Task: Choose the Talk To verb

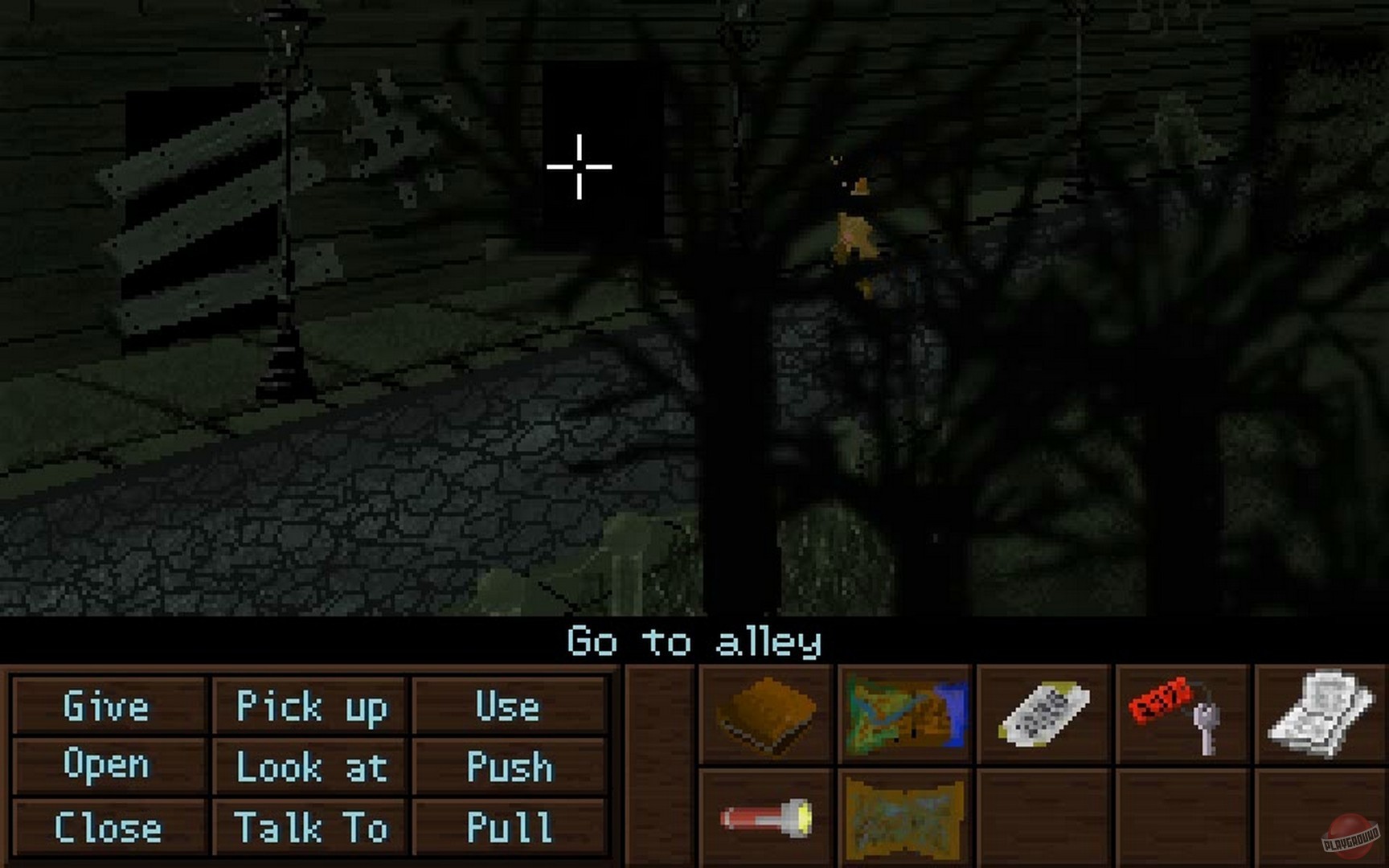Action: coord(309,827)
